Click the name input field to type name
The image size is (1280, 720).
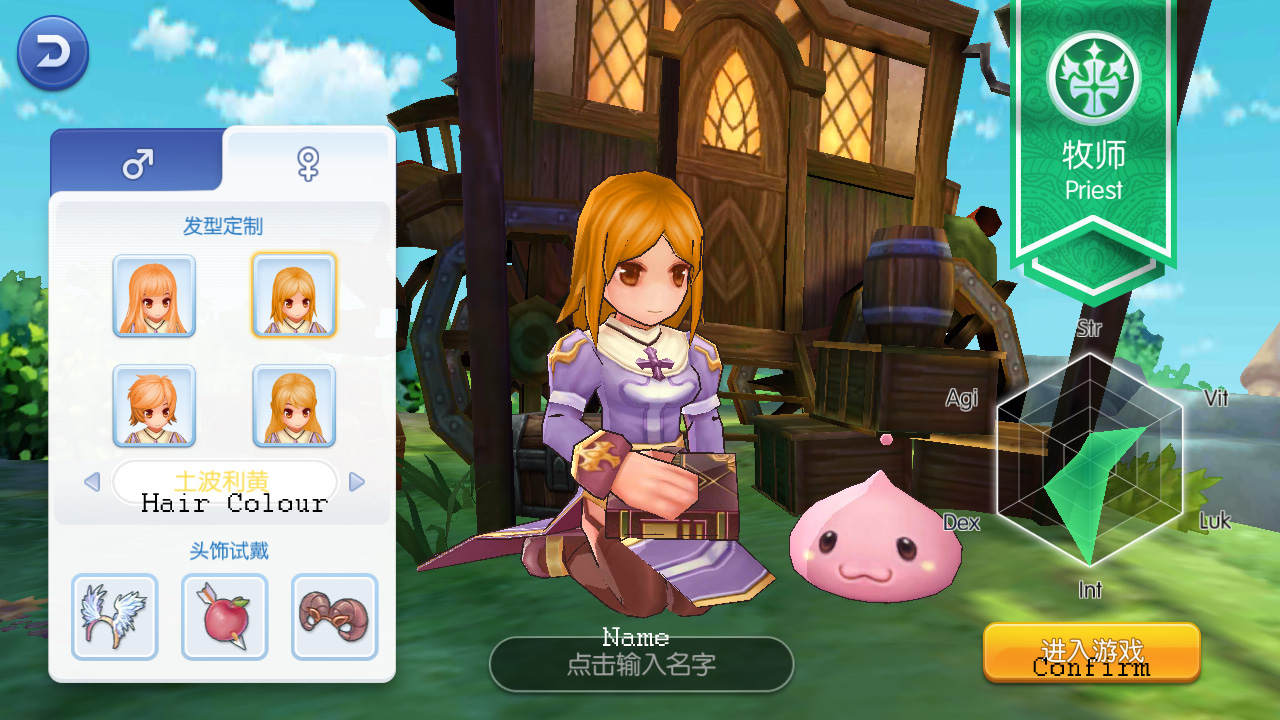pos(641,661)
